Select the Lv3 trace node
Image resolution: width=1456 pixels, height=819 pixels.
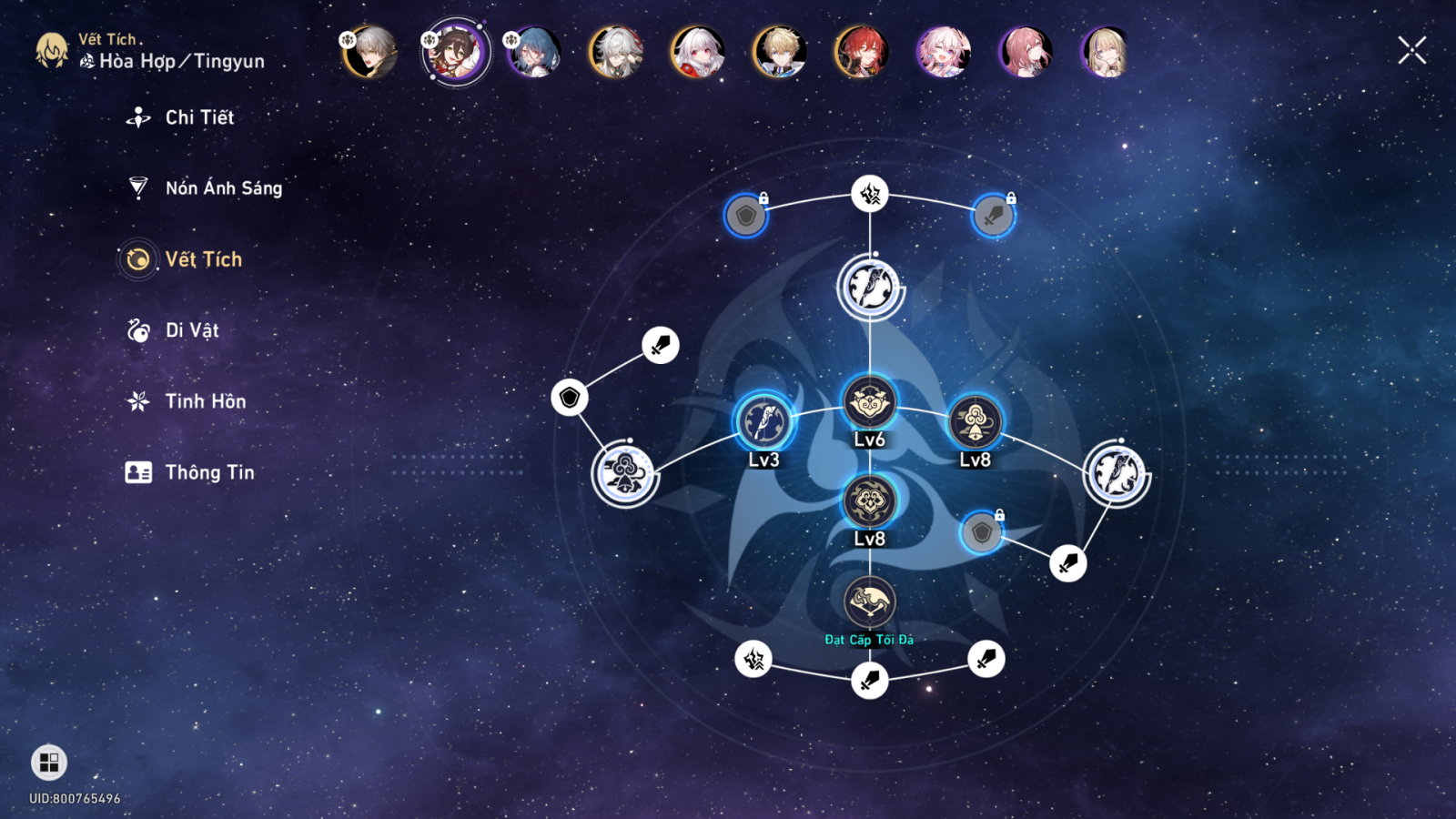(x=764, y=422)
